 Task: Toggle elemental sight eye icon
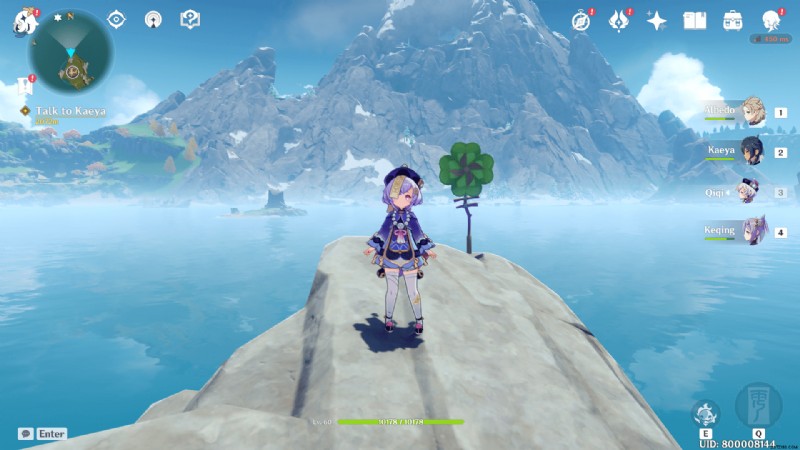(116, 19)
